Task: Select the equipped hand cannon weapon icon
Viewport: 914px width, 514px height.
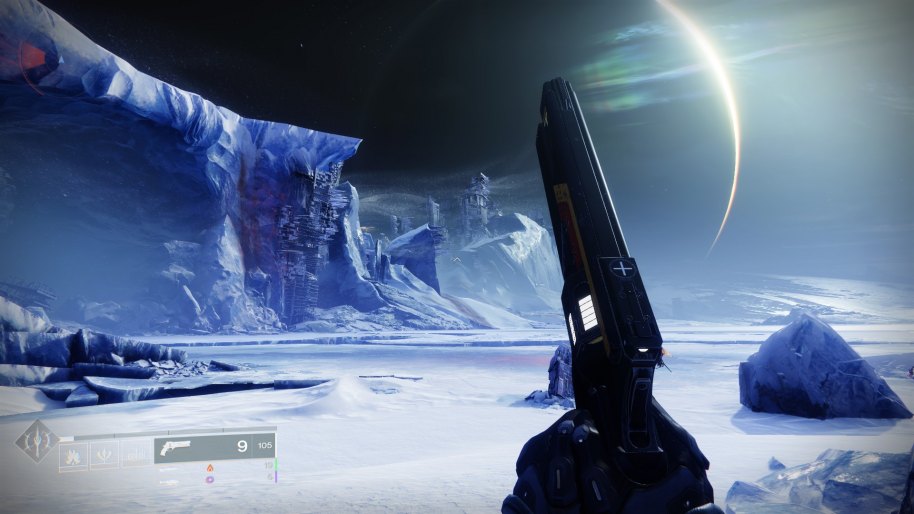Action: click(x=176, y=447)
